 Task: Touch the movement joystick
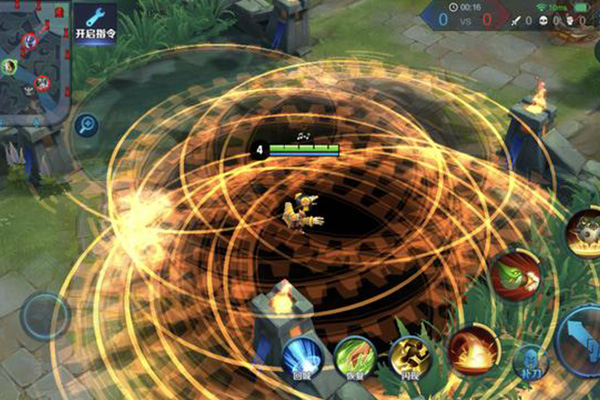[46, 316]
